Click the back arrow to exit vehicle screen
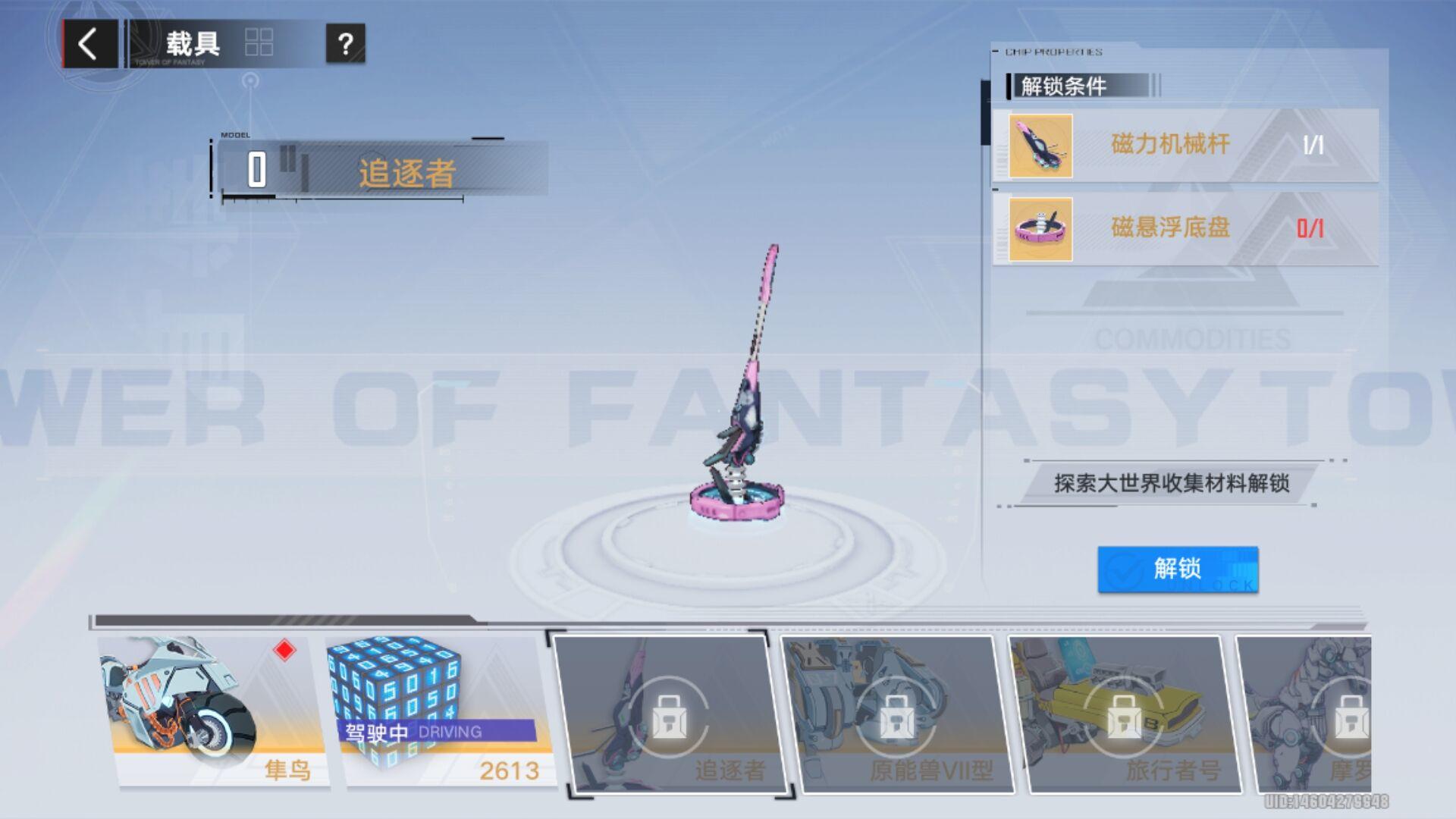Image resolution: width=1456 pixels, height=819 pixels. [x=87, y=43]
